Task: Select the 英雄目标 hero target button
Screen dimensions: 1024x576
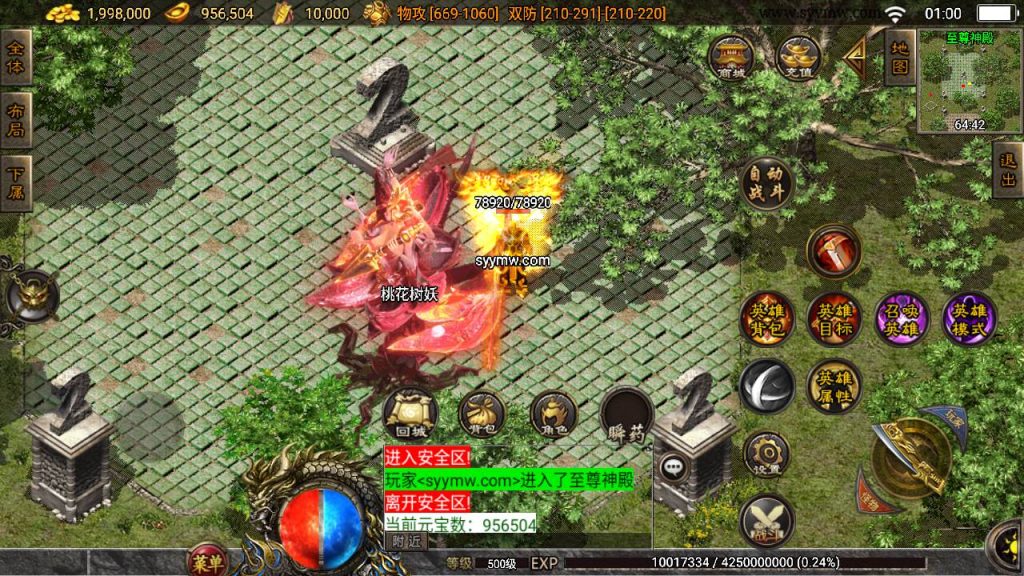Action: (x=834, y=319)
